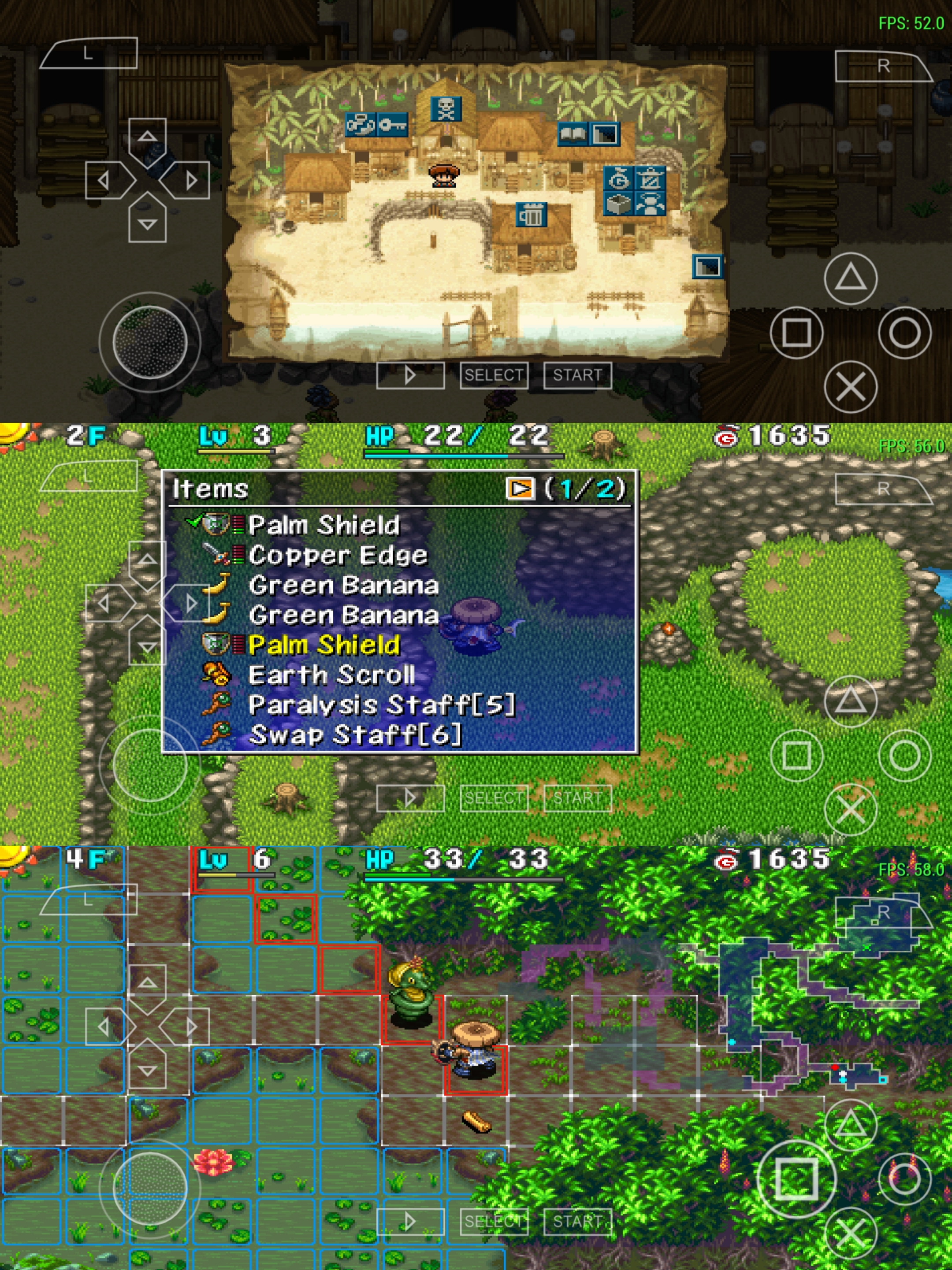This screenshot has height=1270, width=952.
Task: Select the beer mug tavern marker
Action: point(532,215)
